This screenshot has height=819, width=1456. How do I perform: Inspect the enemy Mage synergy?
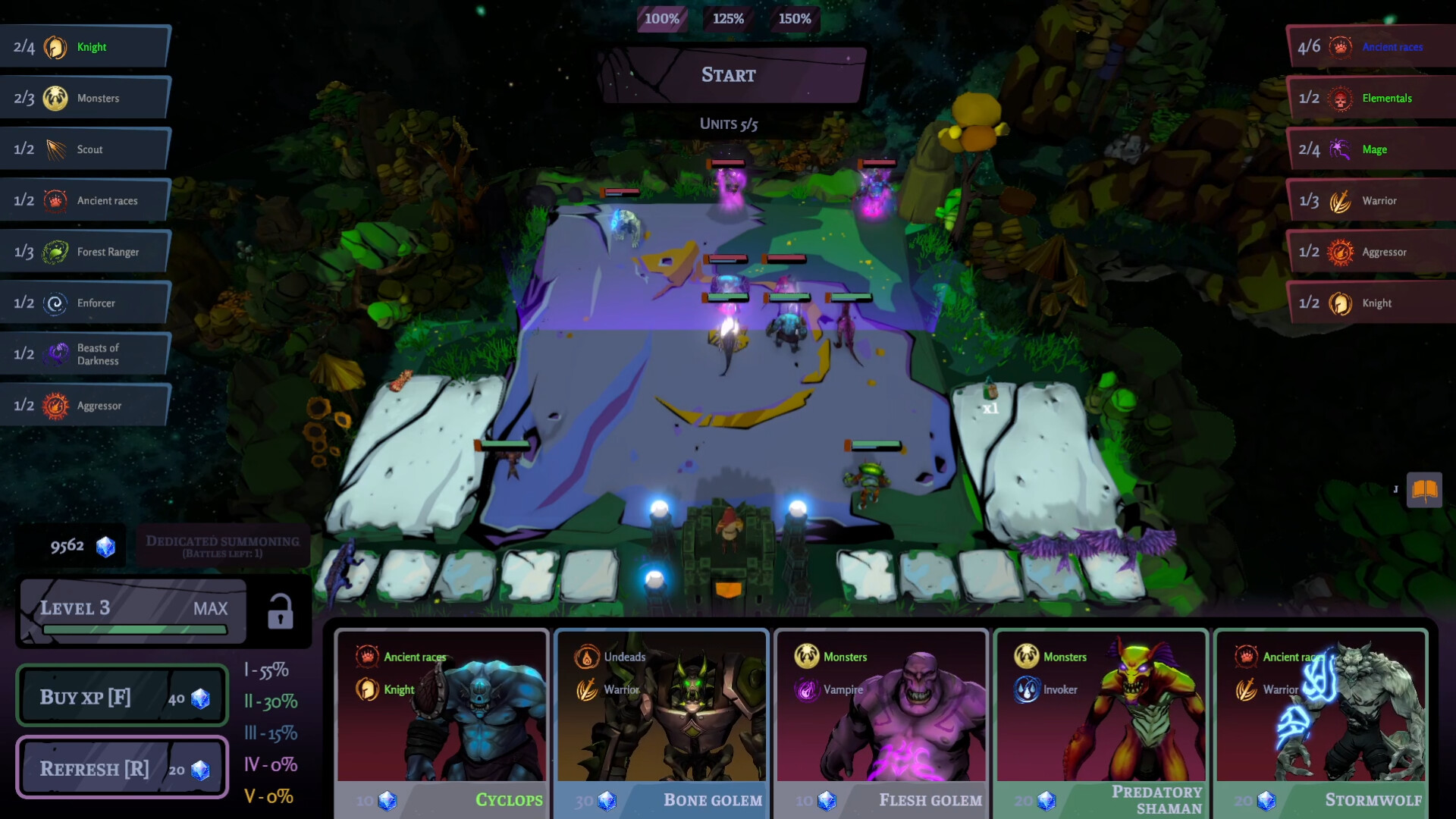click(1371, 149)
